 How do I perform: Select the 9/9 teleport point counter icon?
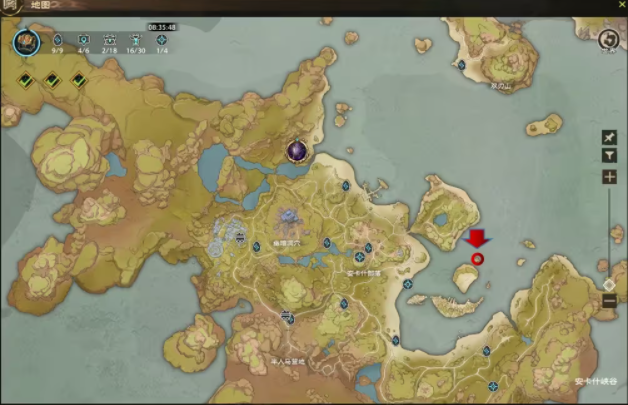pos(57,40)
